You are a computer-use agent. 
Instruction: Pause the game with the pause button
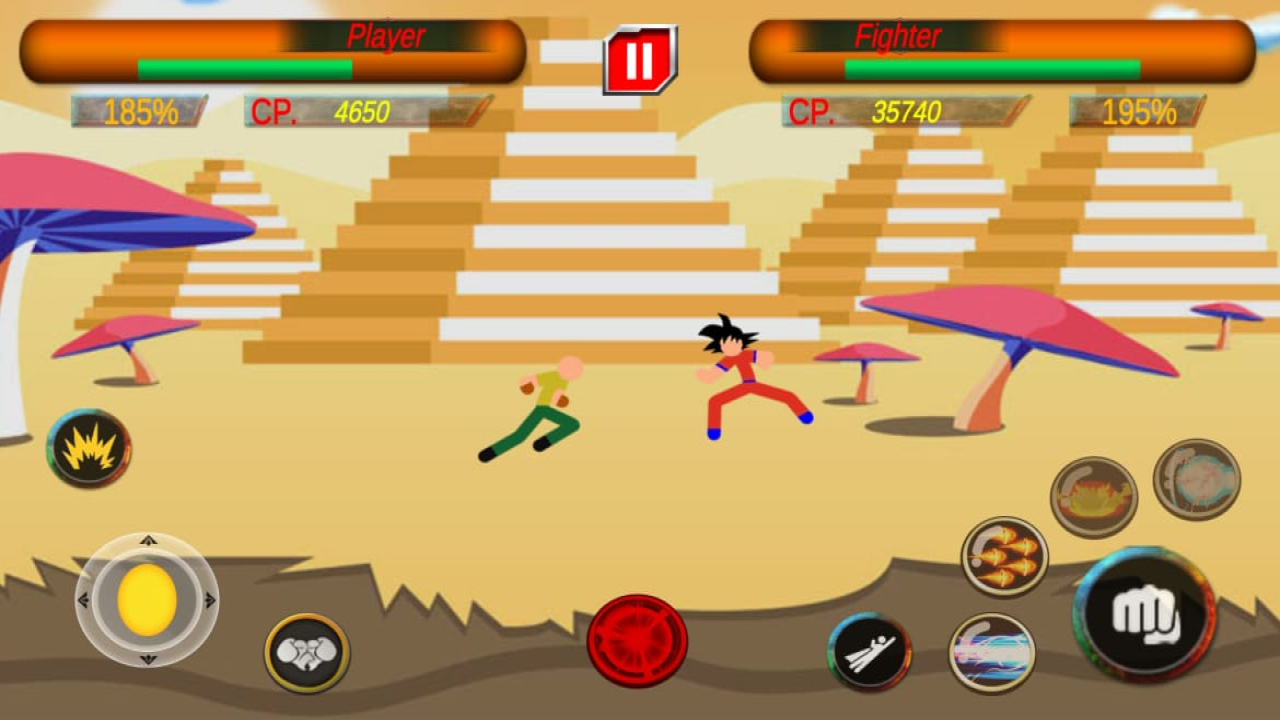pos(641,58)
